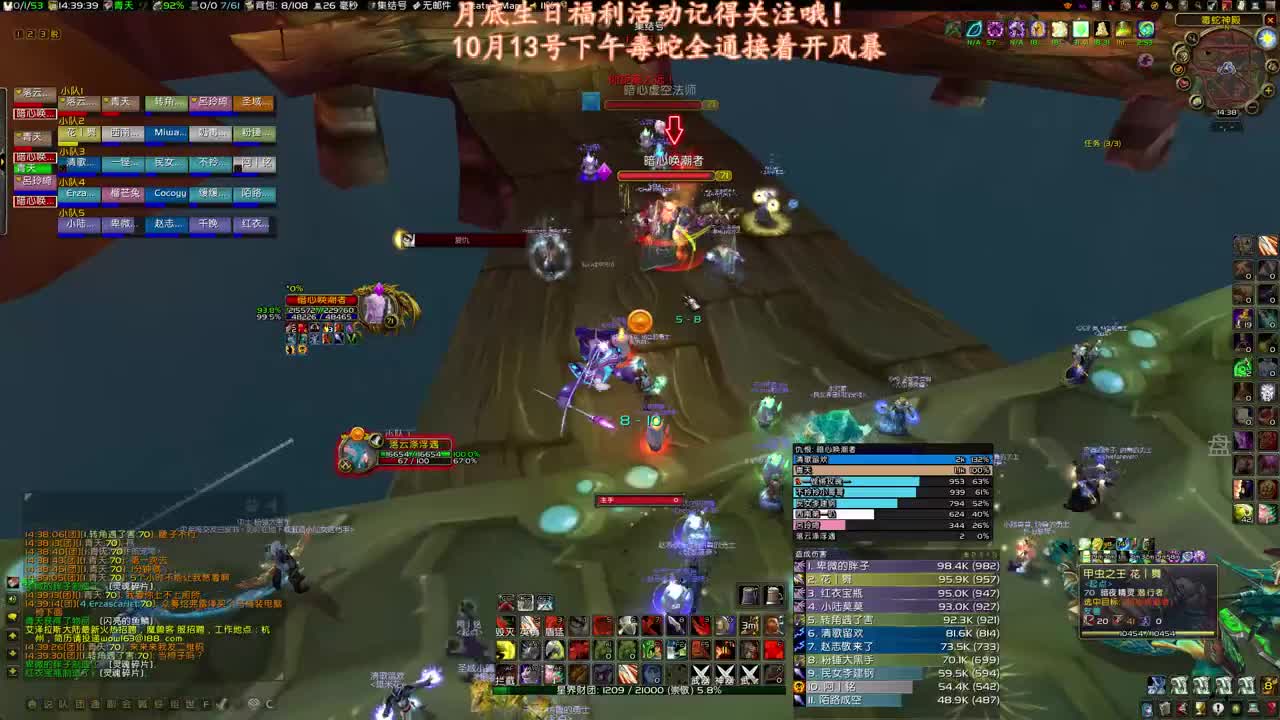Click the 背包: 8/108 bag counter

tap(282, 6)
